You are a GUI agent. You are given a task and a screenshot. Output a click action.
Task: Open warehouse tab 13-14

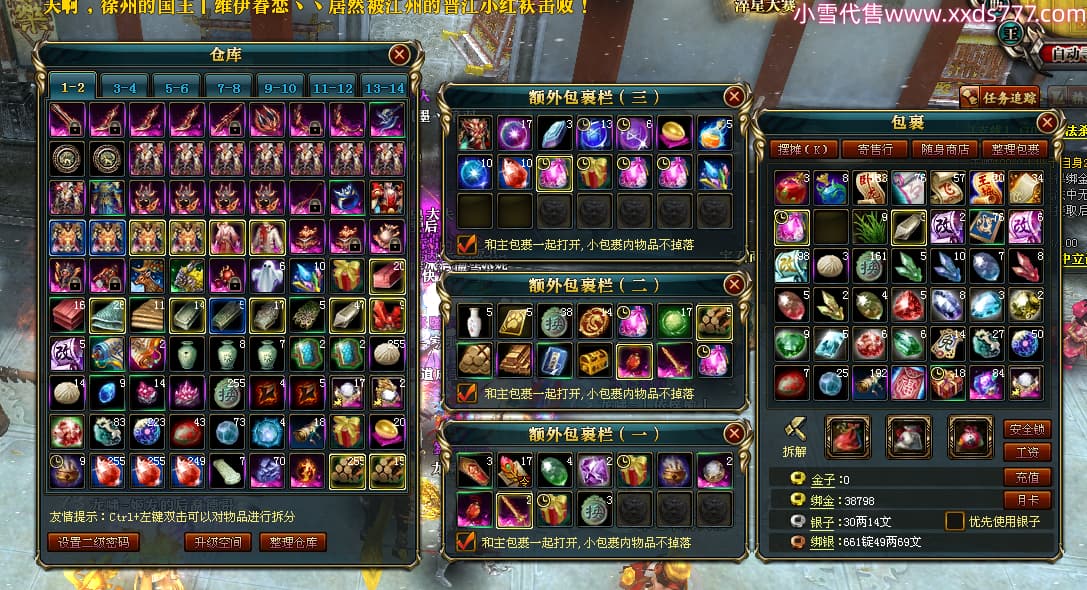384,88
